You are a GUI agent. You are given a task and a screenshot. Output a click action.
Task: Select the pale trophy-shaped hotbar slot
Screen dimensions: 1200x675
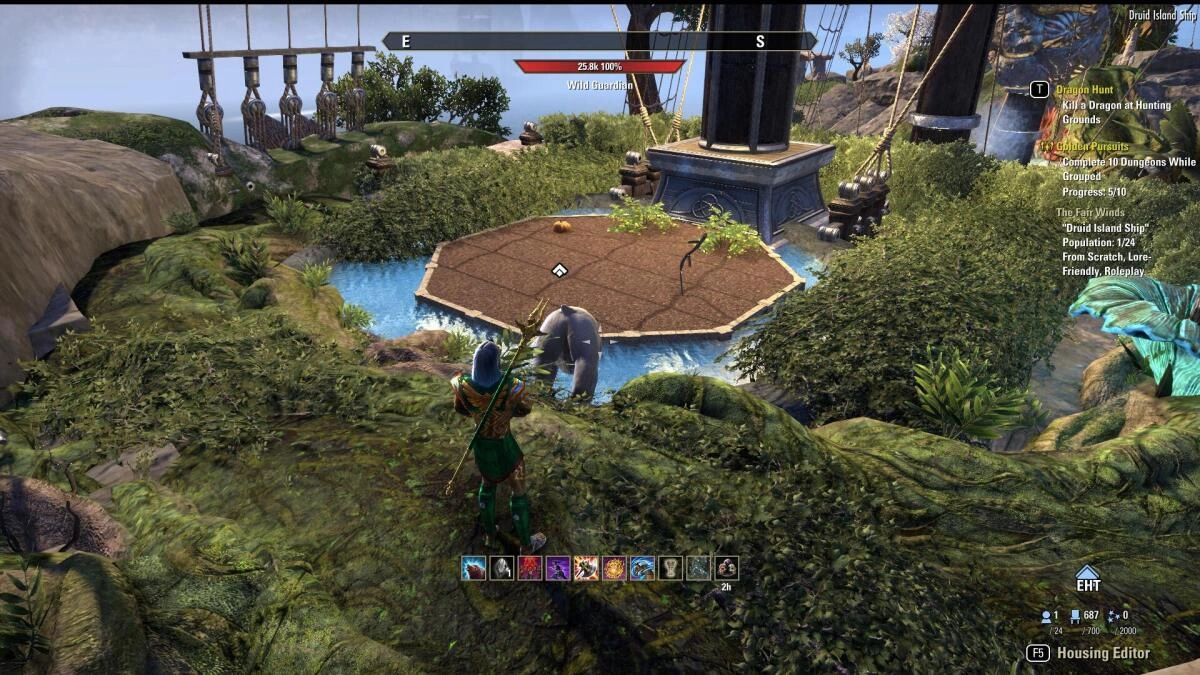click(x=670, y=568)
